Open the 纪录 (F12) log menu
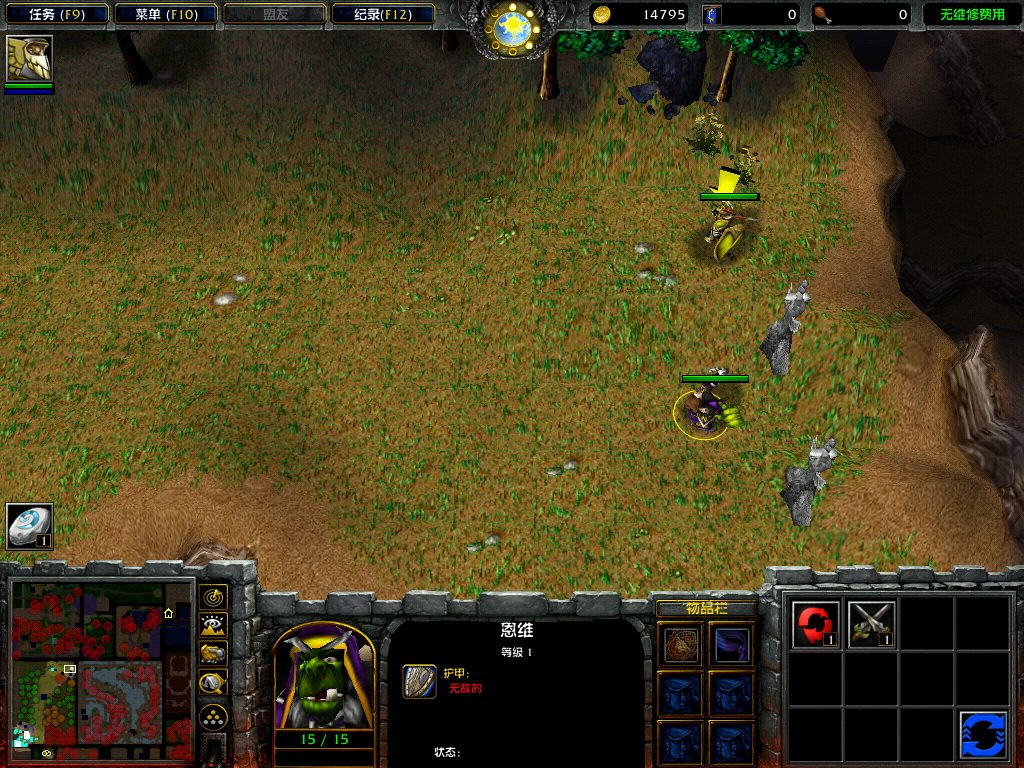The height and width of the screenshot is (768, 1024). 383,14
